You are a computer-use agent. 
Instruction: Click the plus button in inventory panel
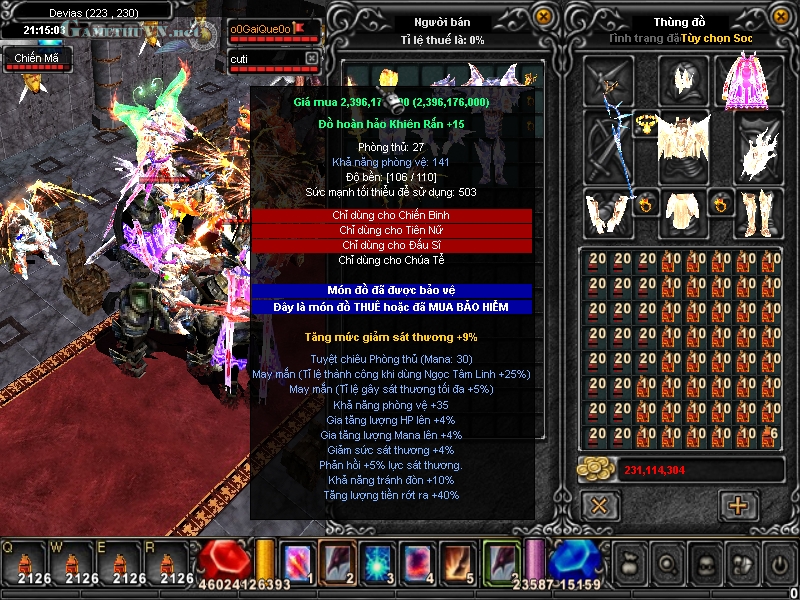(x=739, y=505)
